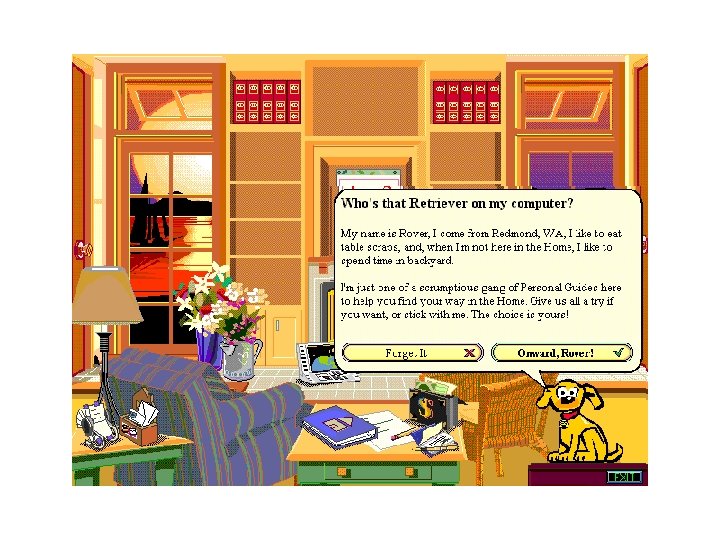Accept with "Onward, Rover!"
The image size is (720, 540).
561,353
